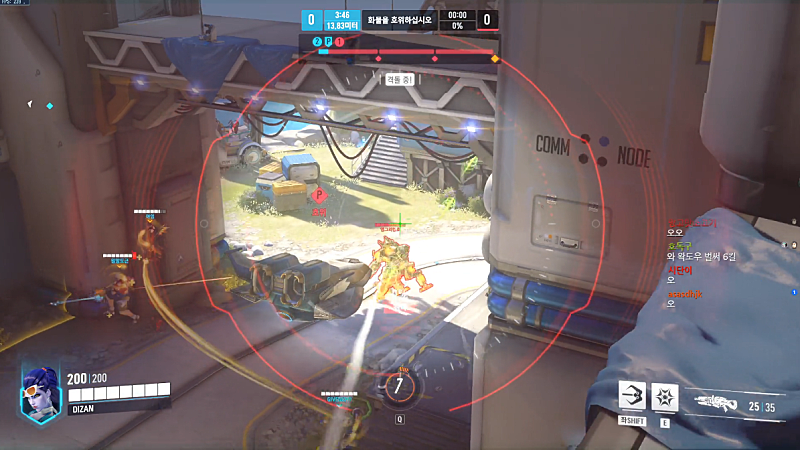Click the red P ping marker
This screenshot has width=800, height=450.
pyautogui.click(x=319, y=196)
